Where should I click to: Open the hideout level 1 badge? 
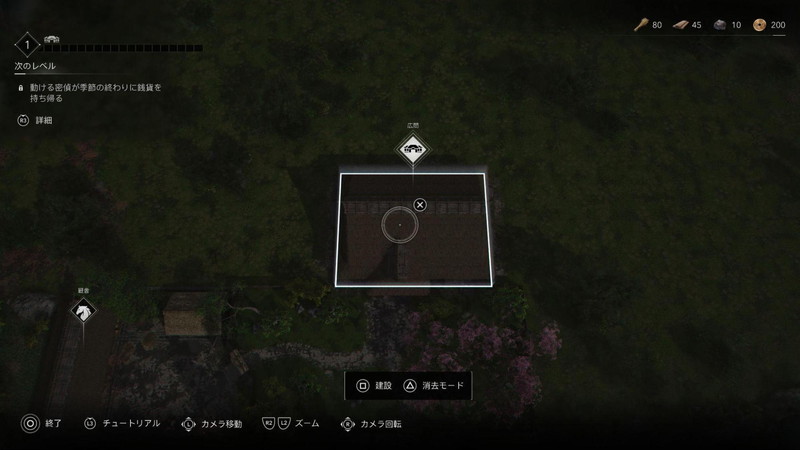pos(27,45)
